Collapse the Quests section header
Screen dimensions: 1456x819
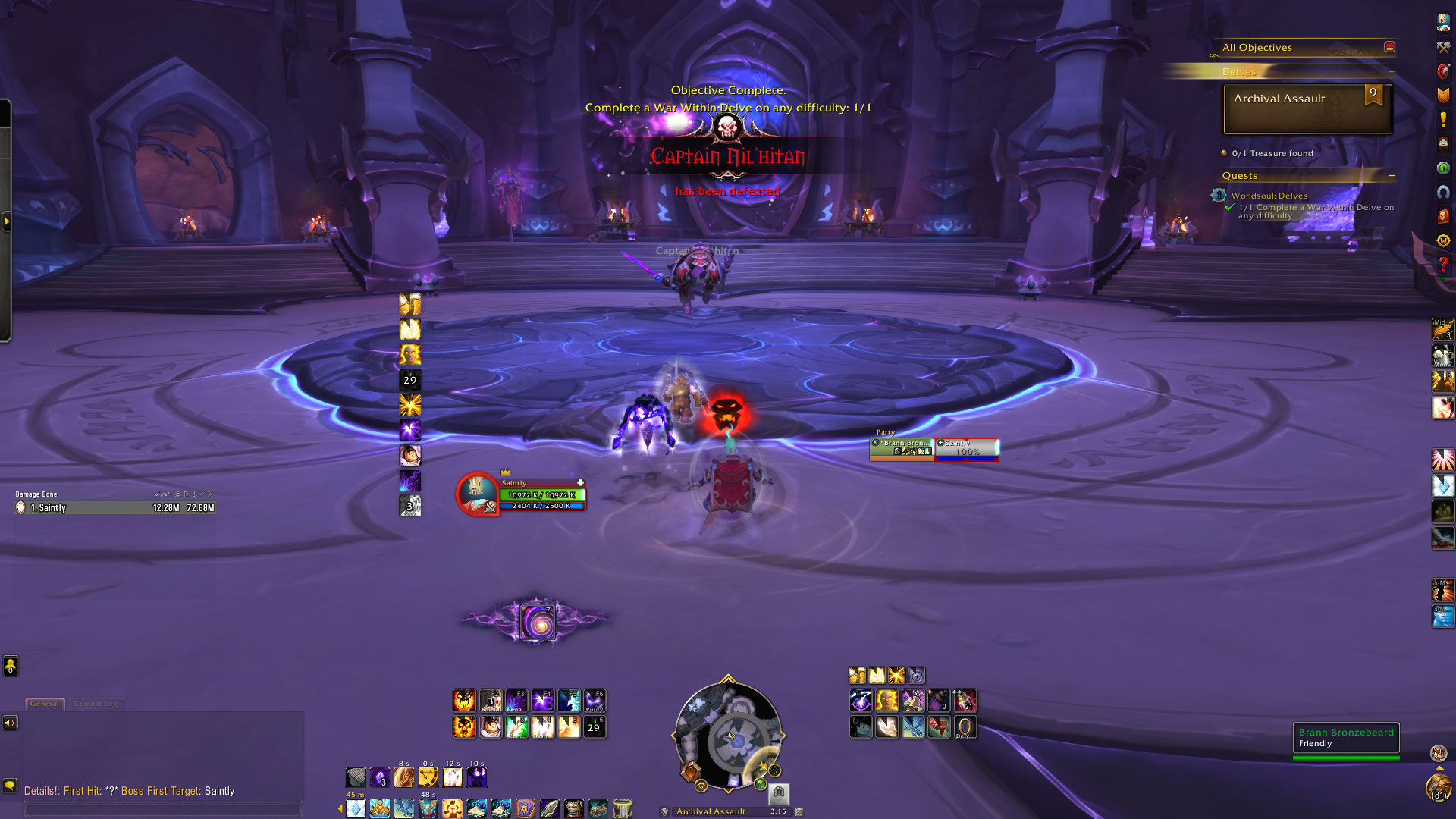tap(1392, 176)
